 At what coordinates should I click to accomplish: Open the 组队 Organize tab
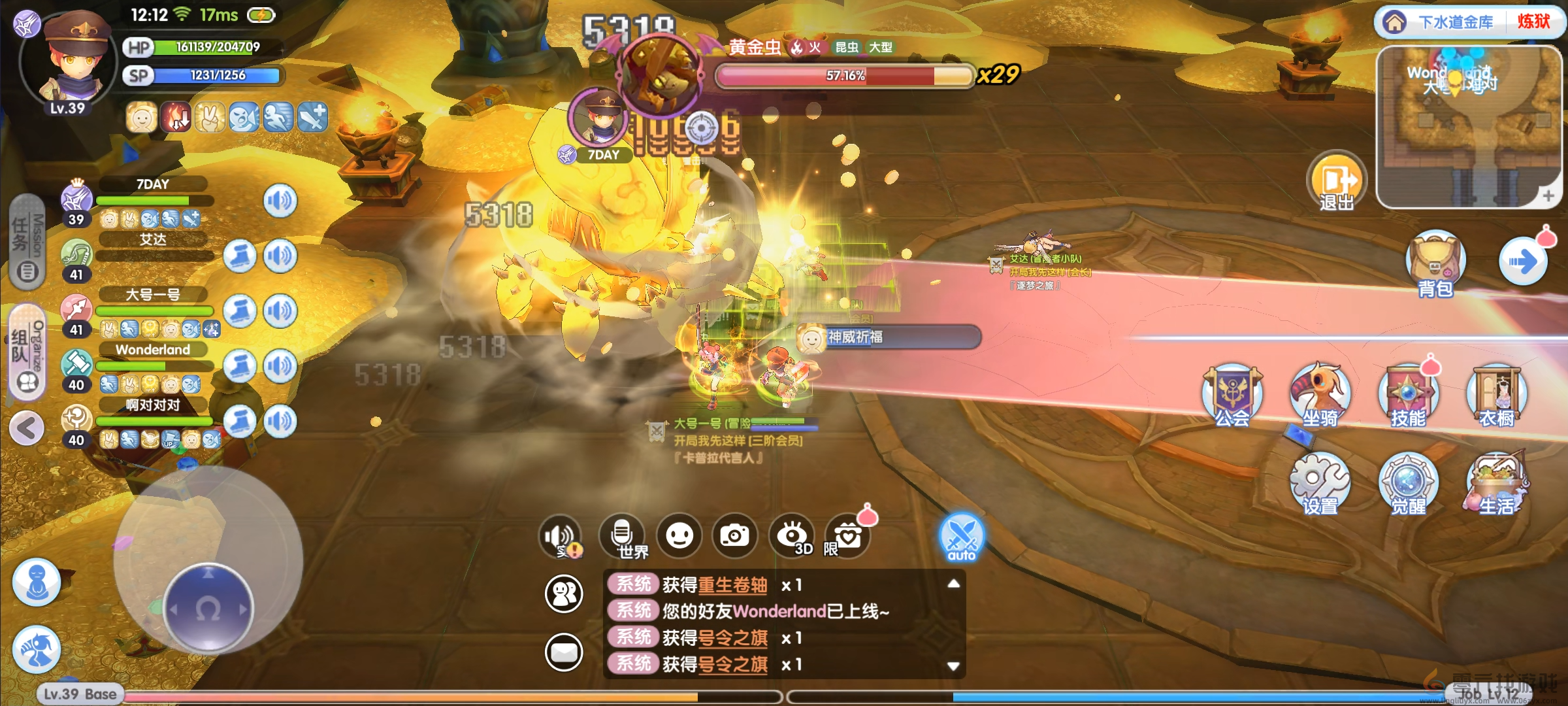27,353
